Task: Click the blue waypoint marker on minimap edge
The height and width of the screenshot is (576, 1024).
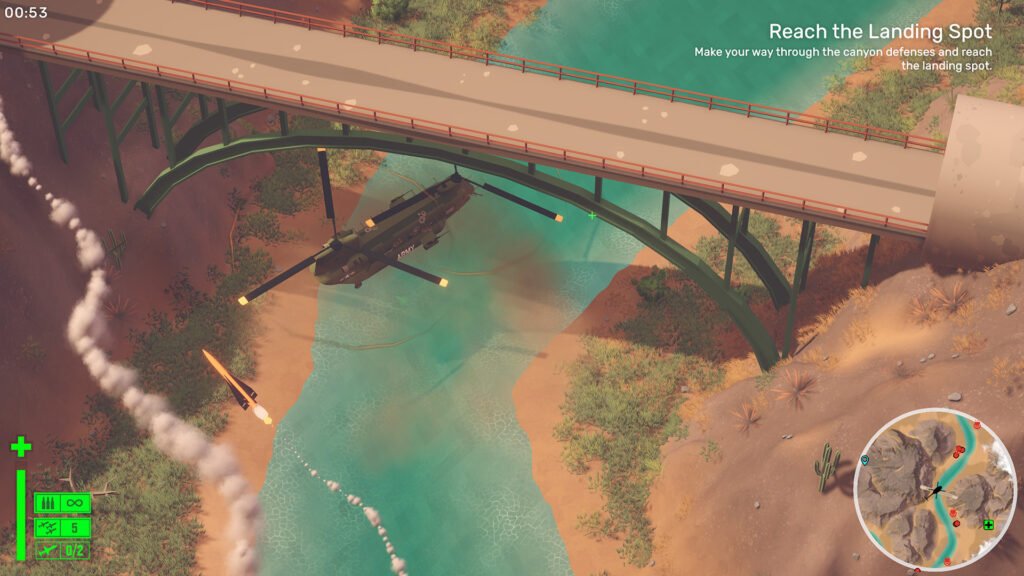Action: [865, 460]
